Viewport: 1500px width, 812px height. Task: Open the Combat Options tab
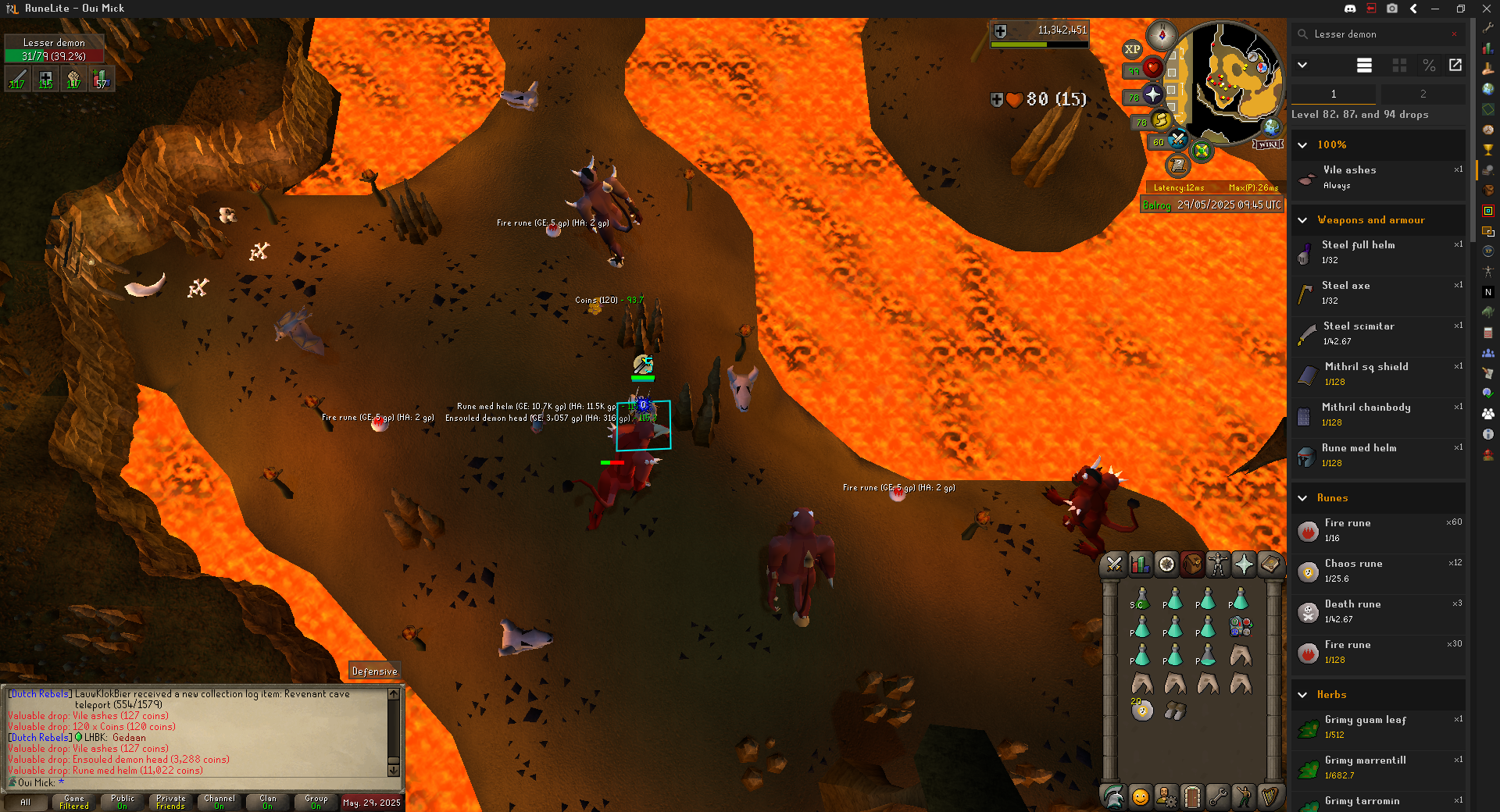[x=1114, y=564]
